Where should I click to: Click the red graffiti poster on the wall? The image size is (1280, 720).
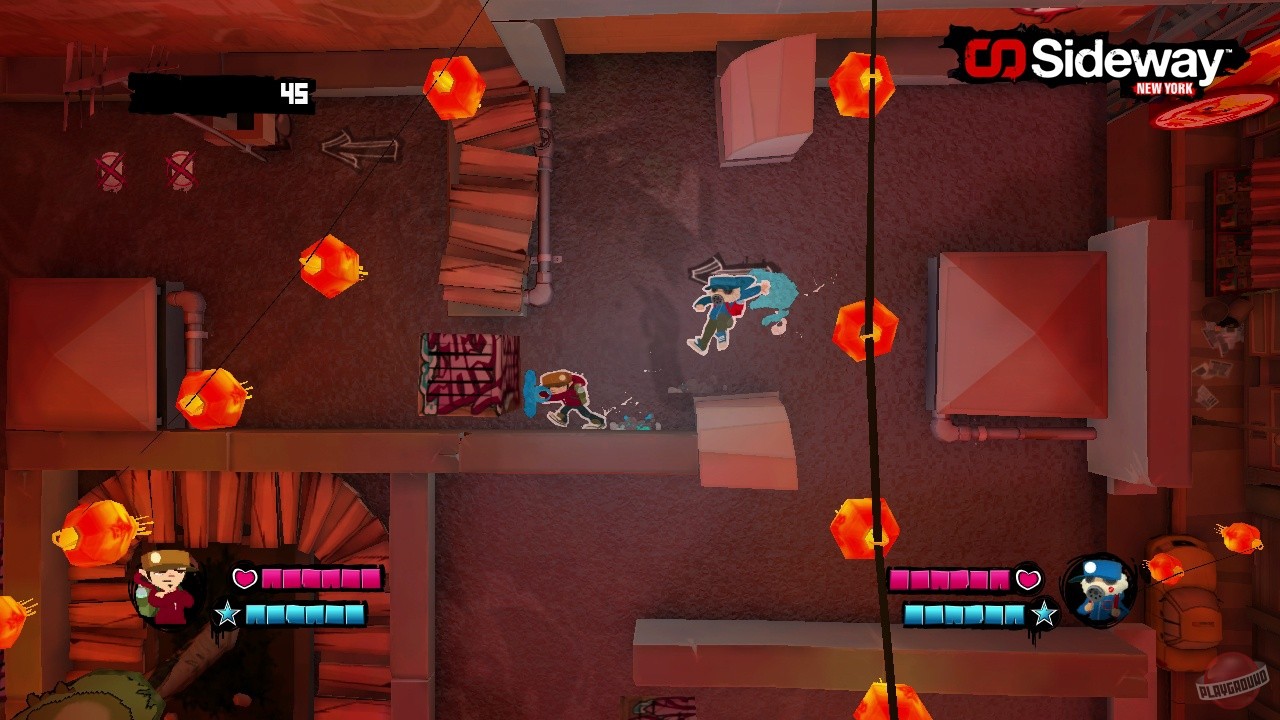(x=466, y=375)
